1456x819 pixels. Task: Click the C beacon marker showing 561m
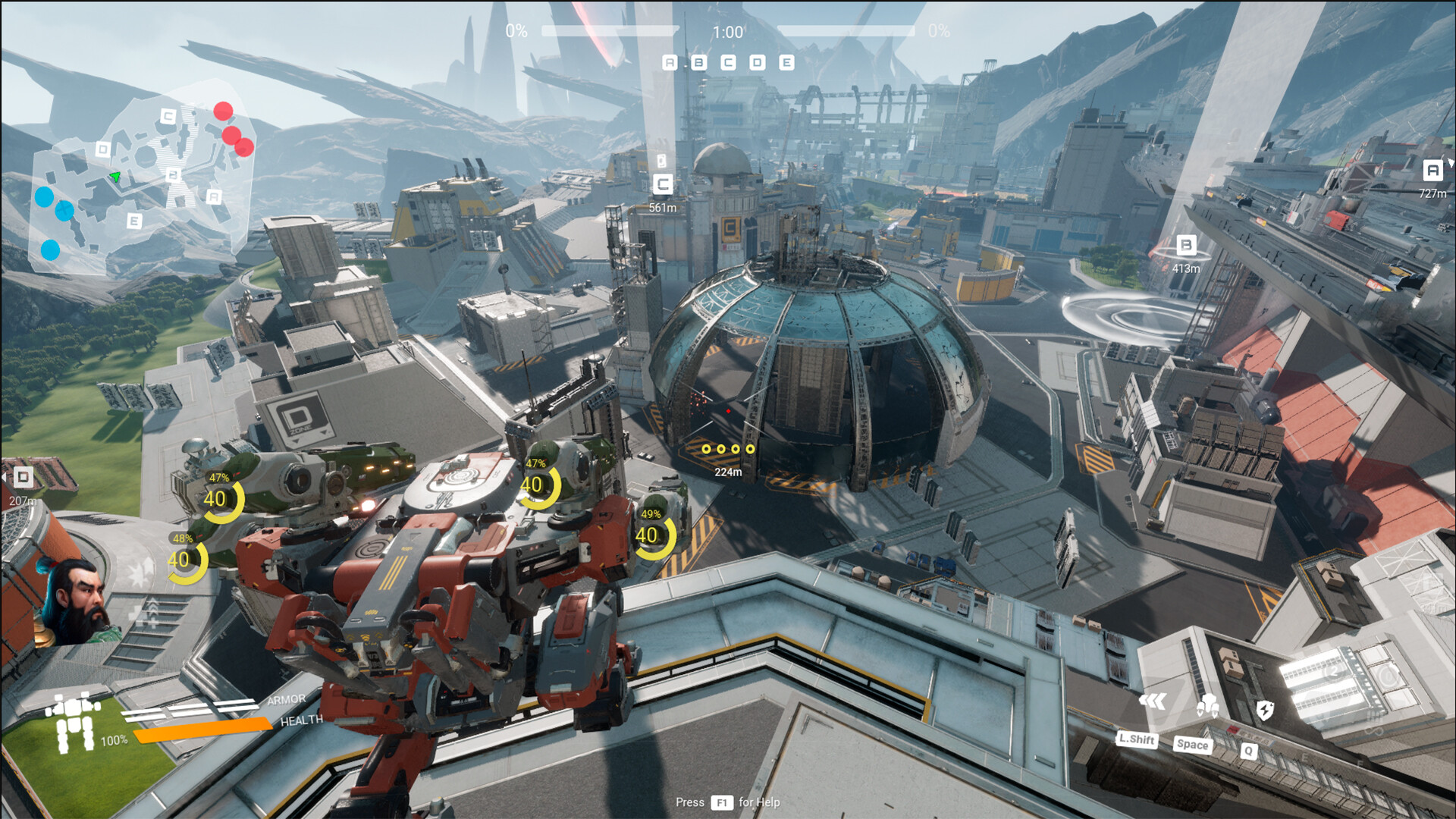[661, 182]
